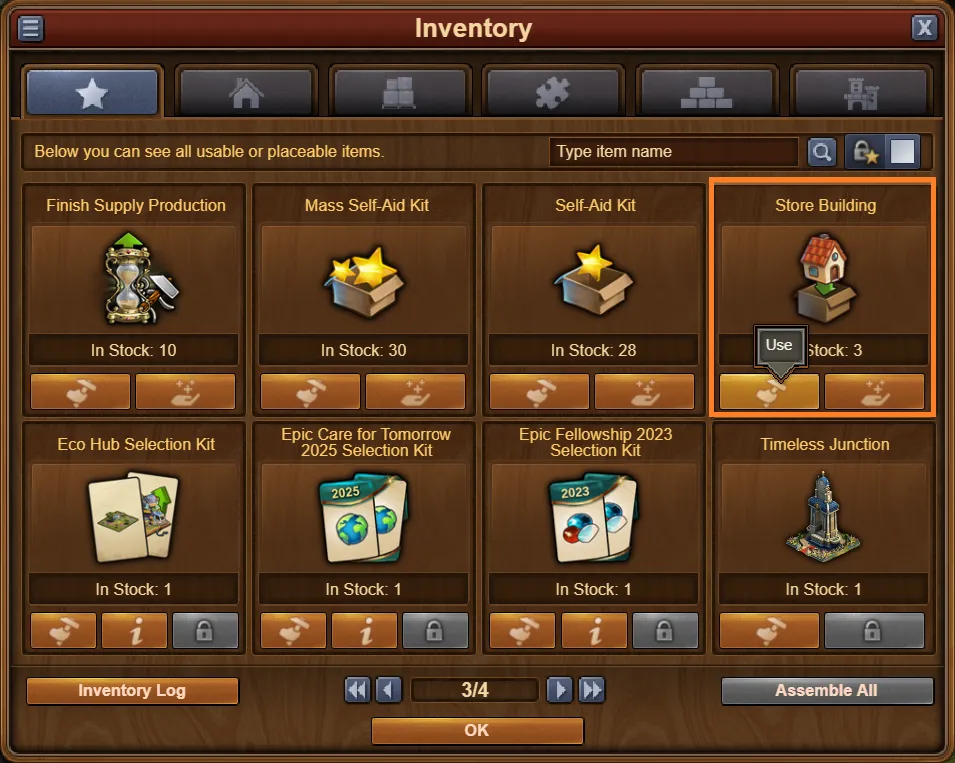
Task: Switch to the castle tab
Action: [x=860, y=93]
